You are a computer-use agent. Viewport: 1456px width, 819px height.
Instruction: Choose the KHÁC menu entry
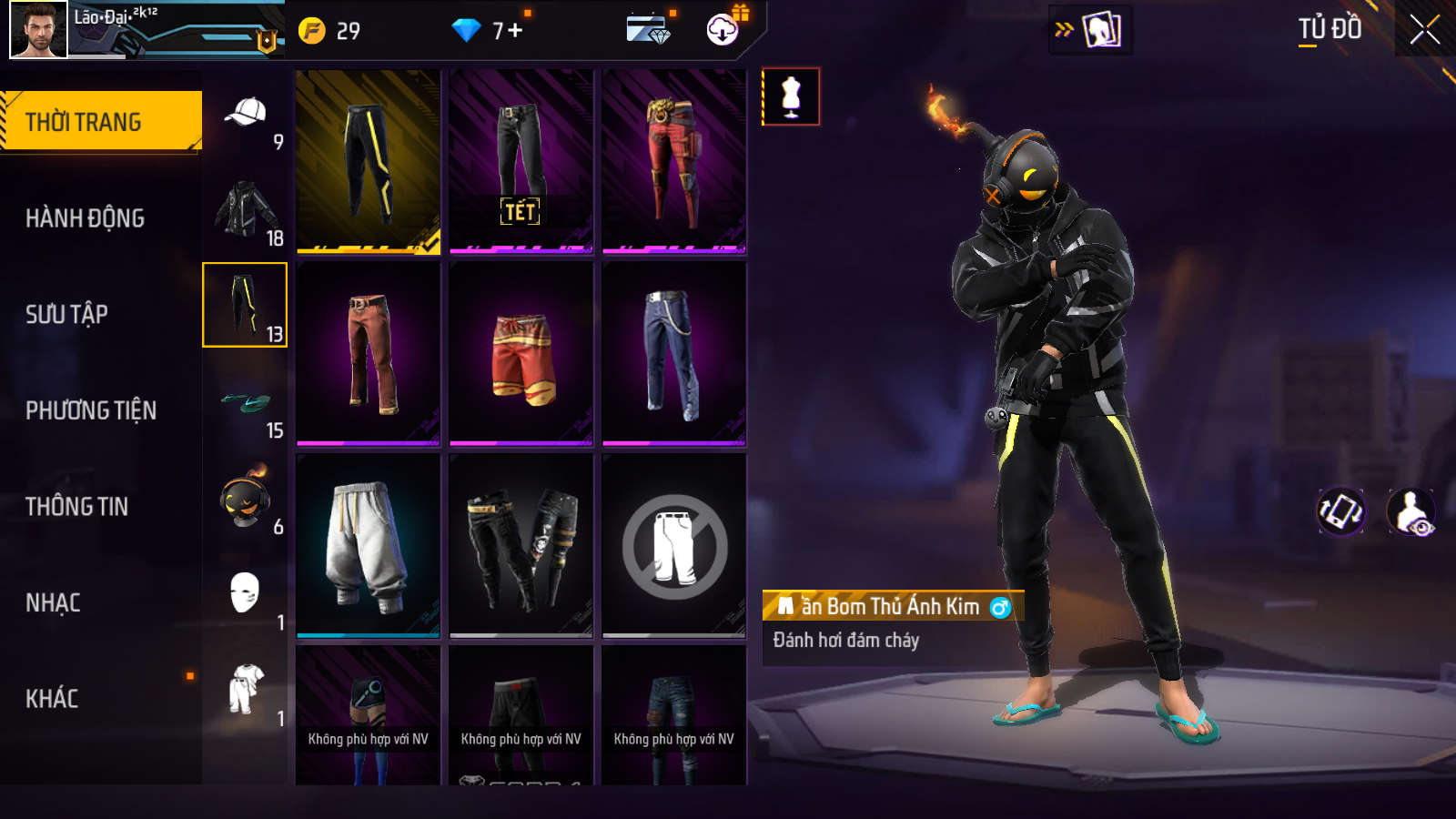click(52, 699)
